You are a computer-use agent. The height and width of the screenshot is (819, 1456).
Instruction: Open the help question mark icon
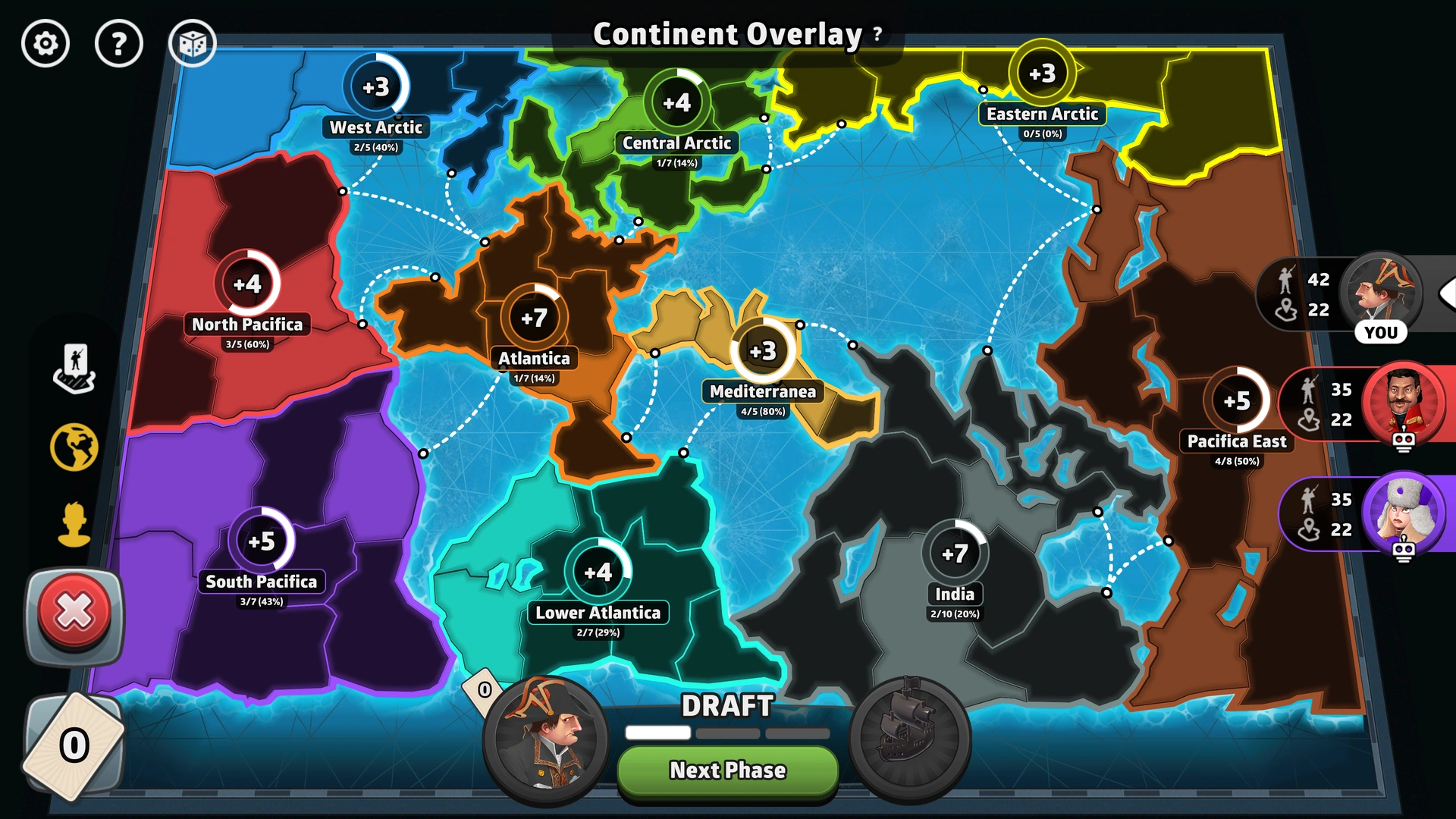point(119,43)
